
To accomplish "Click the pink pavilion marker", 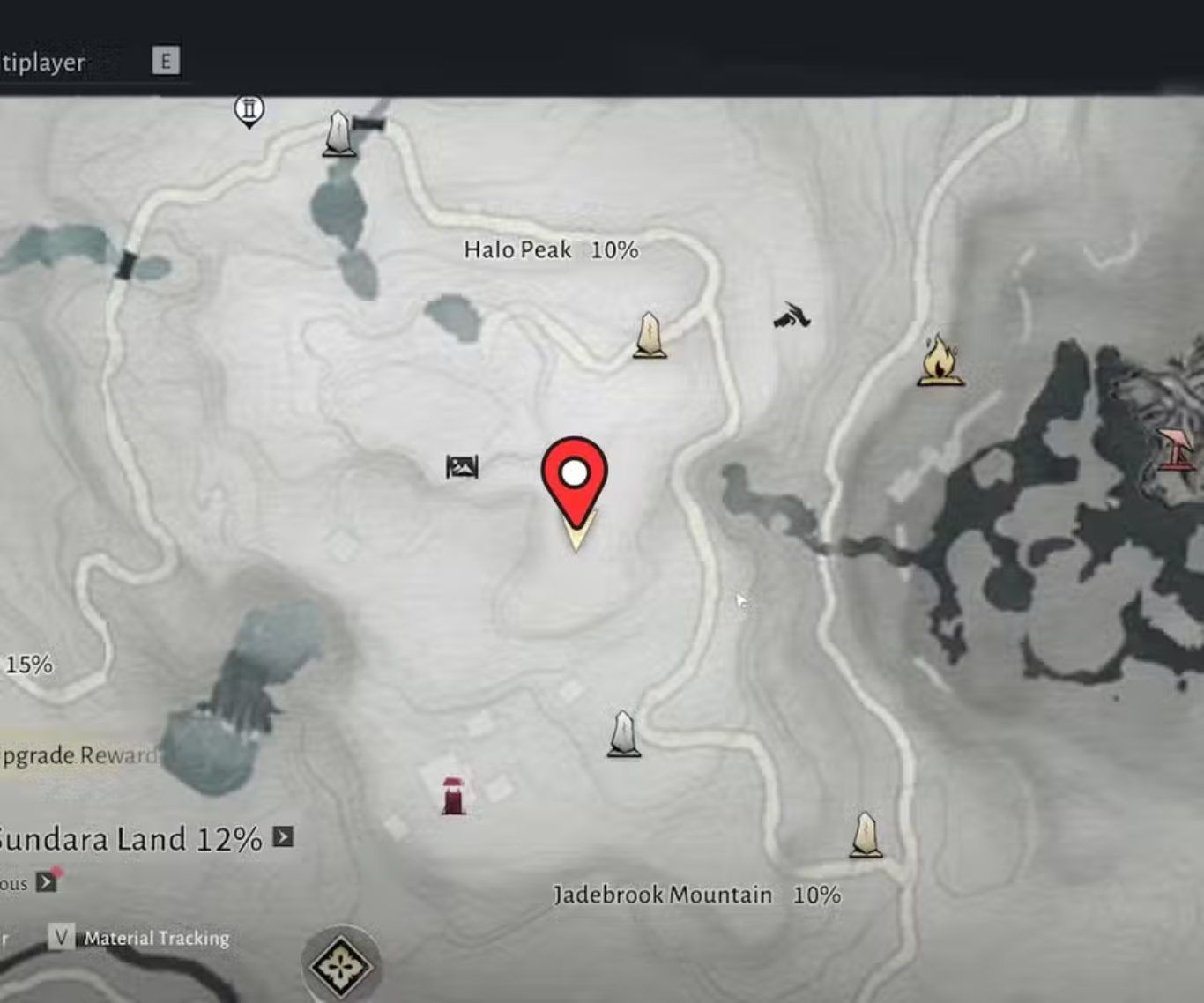I will click(x=1176, y=449).
